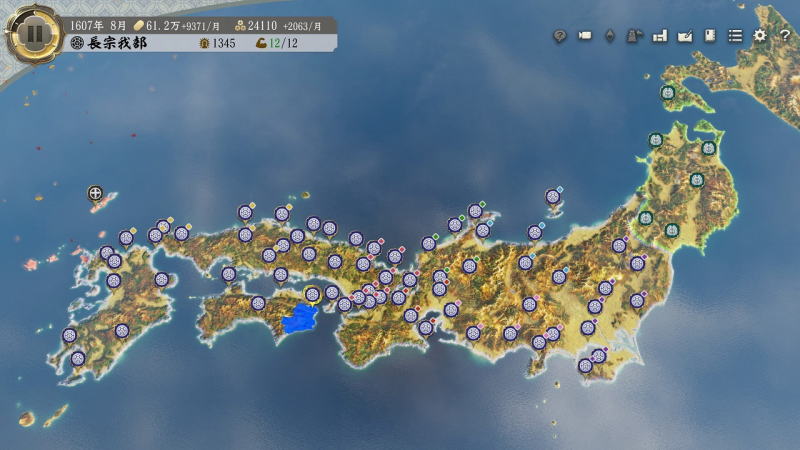This screenshot has width=800, height=450.
Task: Open the notebook journal icon
Action: tap(710, 35)
